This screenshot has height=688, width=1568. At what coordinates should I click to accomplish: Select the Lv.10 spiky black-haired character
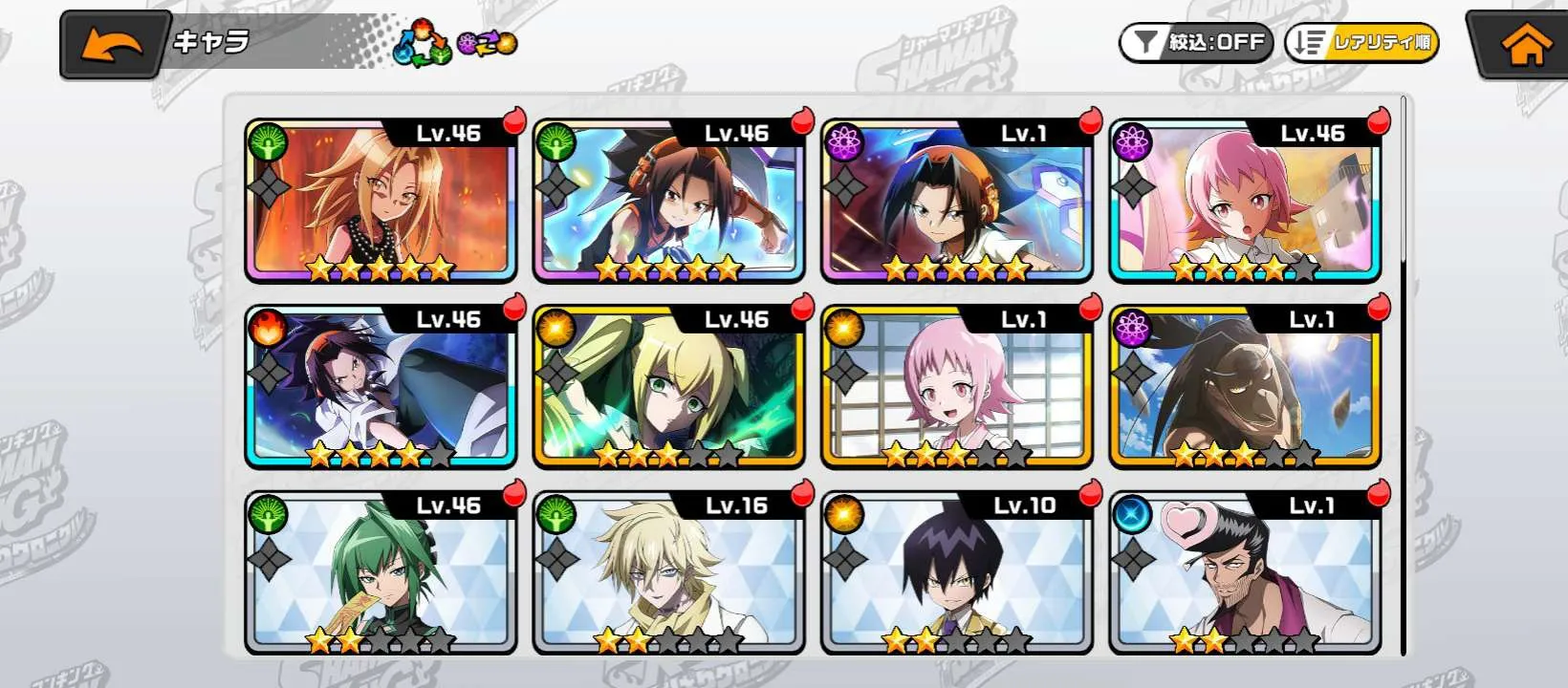pyautogui.click(x=957, y=573)
